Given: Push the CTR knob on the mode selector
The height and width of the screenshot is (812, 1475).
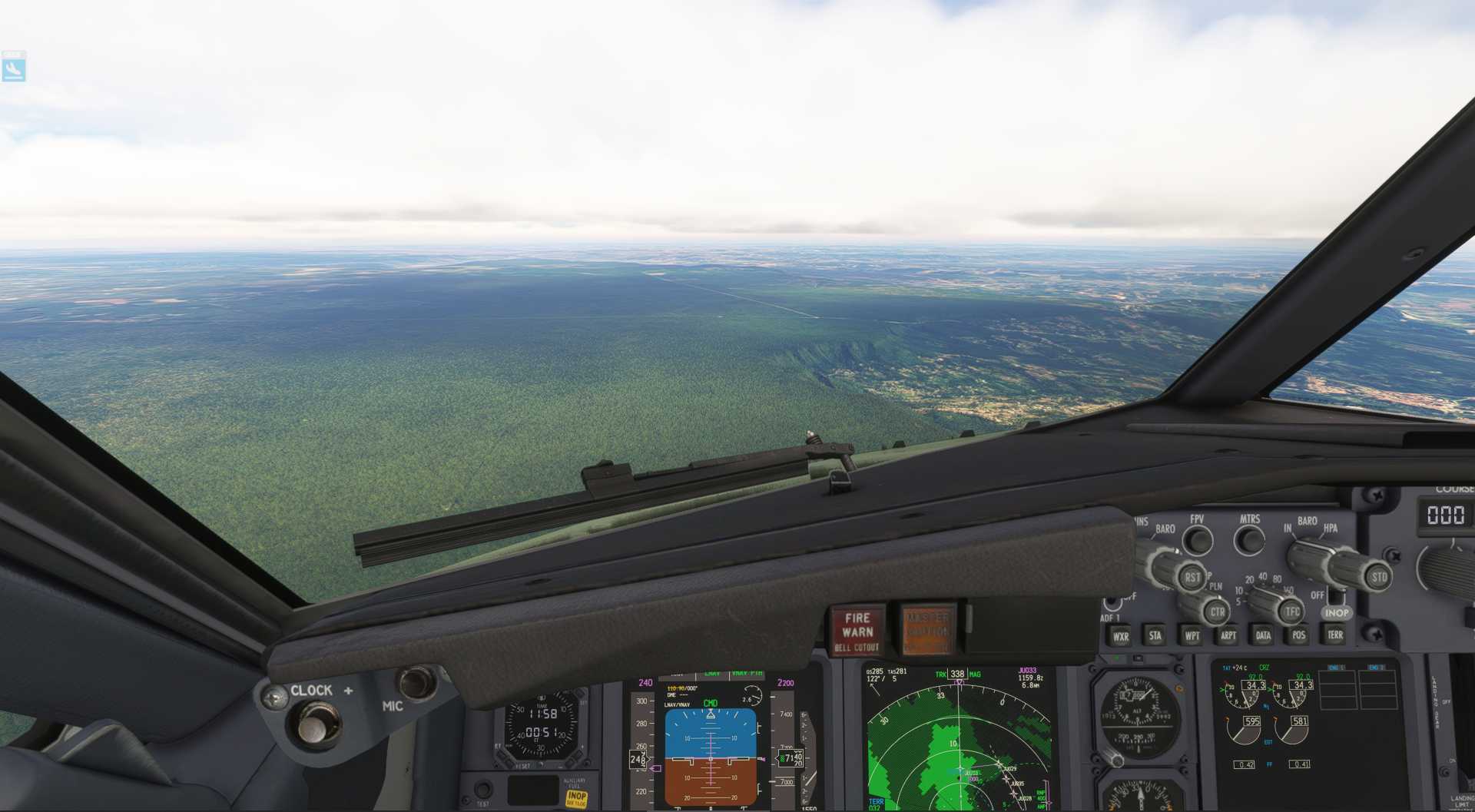Looking at the screenshot, I should point(1216,612).
